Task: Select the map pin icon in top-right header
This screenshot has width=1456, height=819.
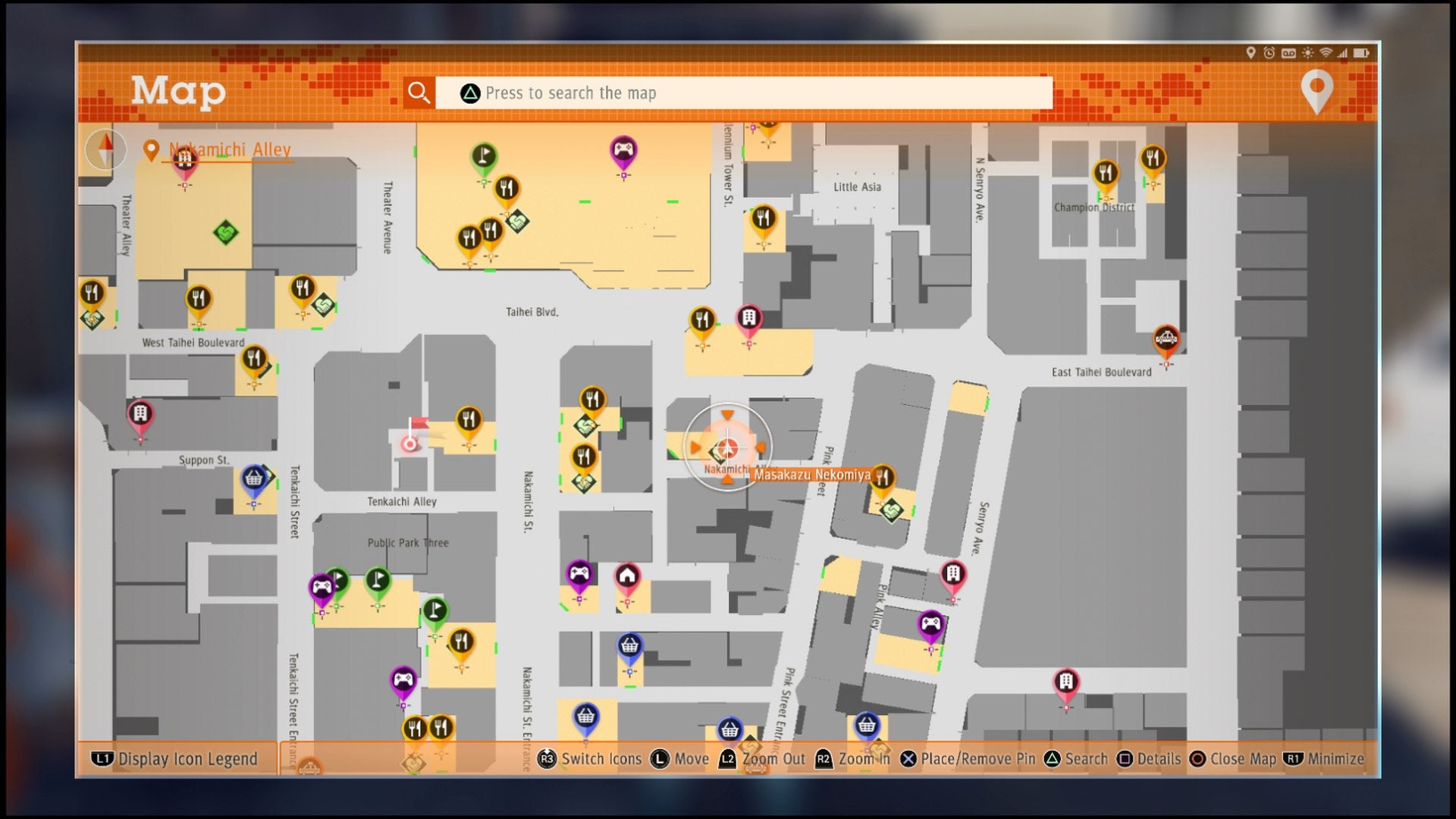Action: (x=1317, y=89)
